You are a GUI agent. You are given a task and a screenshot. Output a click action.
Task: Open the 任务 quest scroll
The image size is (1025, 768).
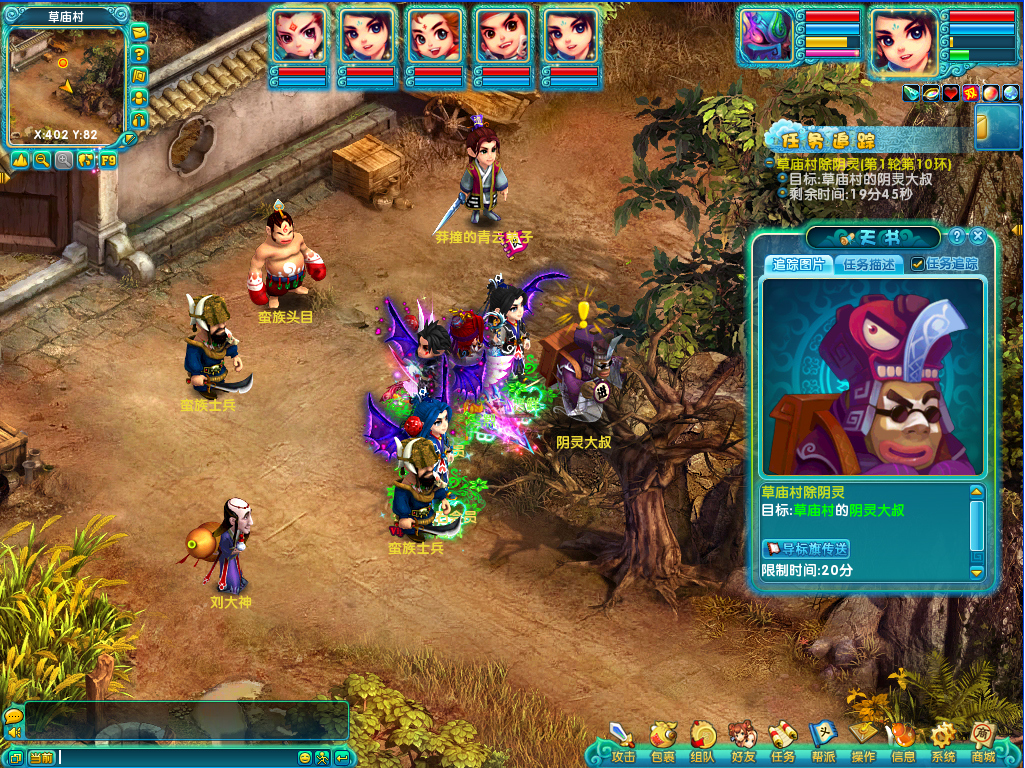[x=783, y=738]
